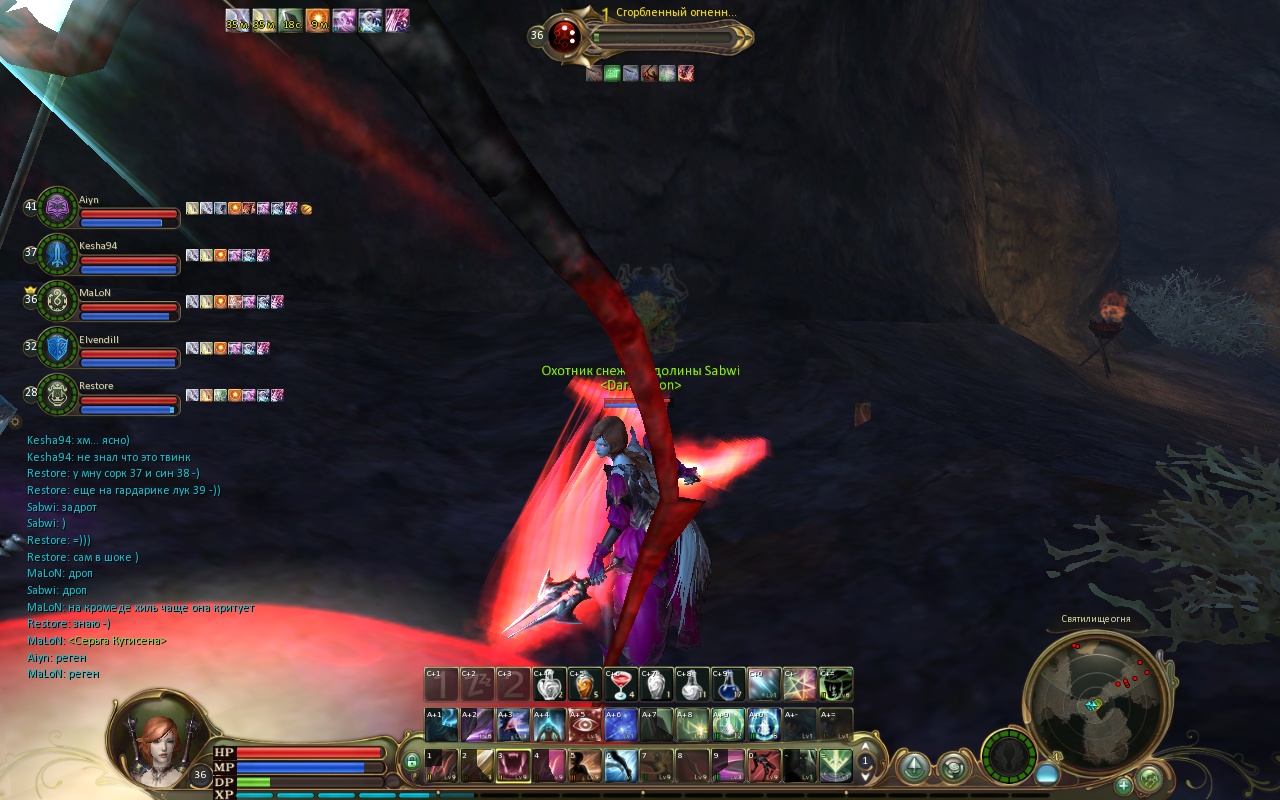
Task: Drink the blue mana potion
Action: pyautogui.click(x=727, y=684)
